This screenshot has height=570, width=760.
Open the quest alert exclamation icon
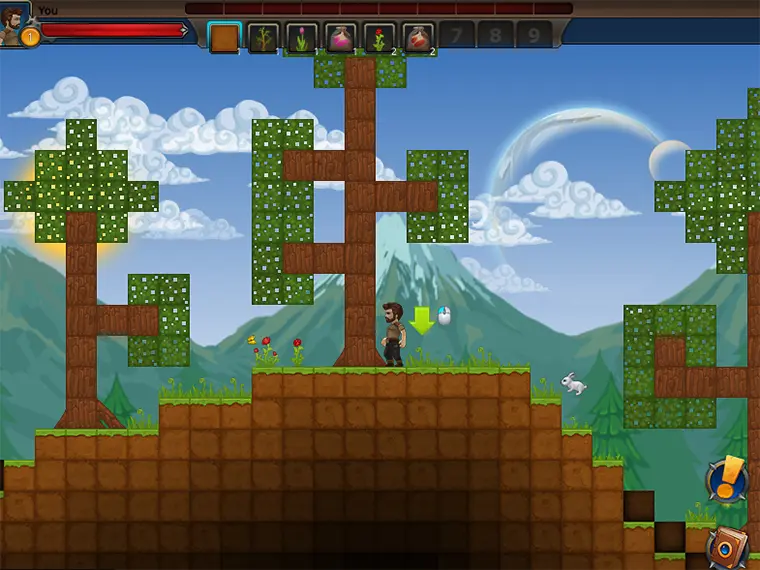pos(727,478)
